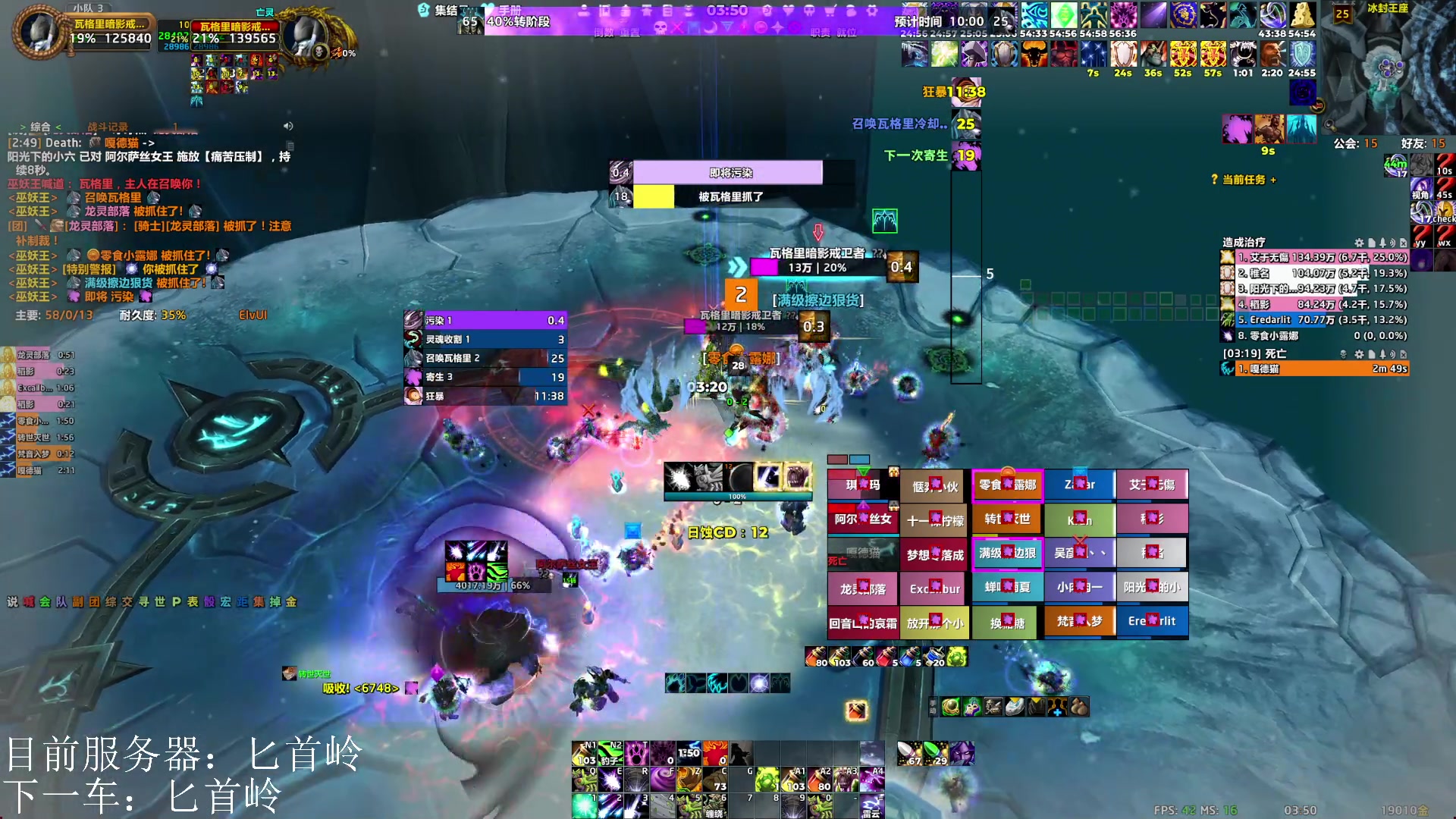Select the 综合 chat tab
The width and height of the screenshot is (1456, 819).
click(x=40, y=127)
